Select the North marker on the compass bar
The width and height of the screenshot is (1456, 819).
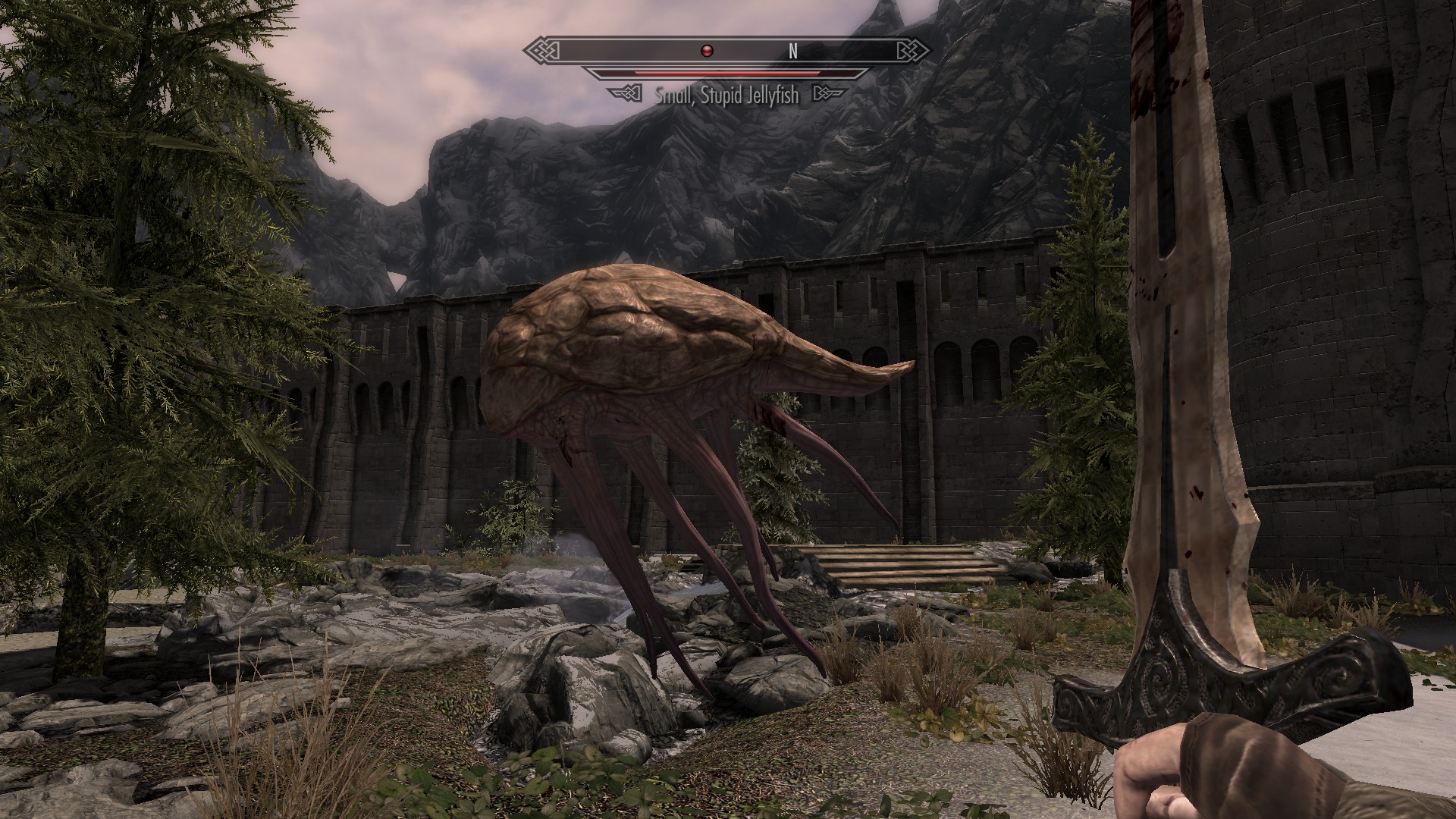pyautogui.click(x=793, y=51)
